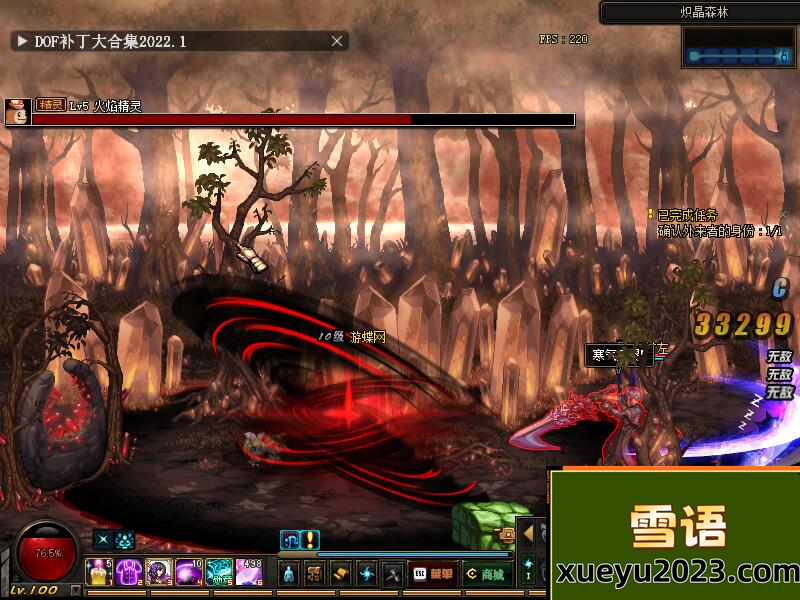Open the inventory chest icon
The width and height of the screenshot is (800, 600).
(x=315, y=574)
